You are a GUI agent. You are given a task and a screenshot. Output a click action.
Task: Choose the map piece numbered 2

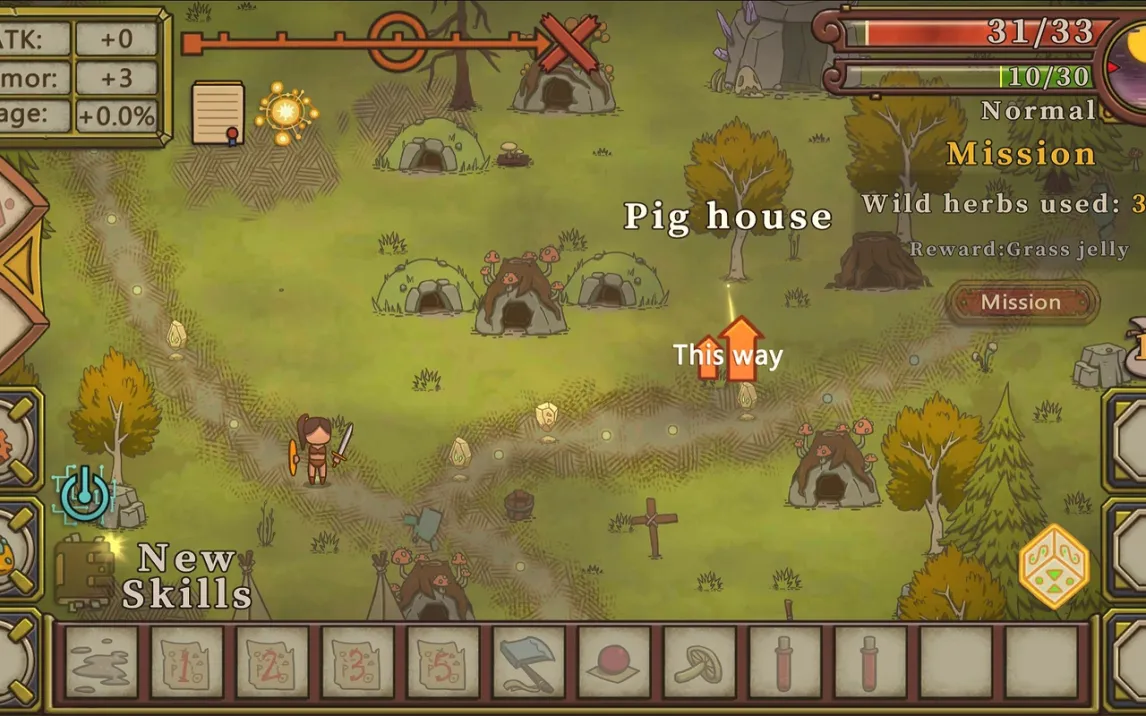pyautogui.click(x=272, y=662)
